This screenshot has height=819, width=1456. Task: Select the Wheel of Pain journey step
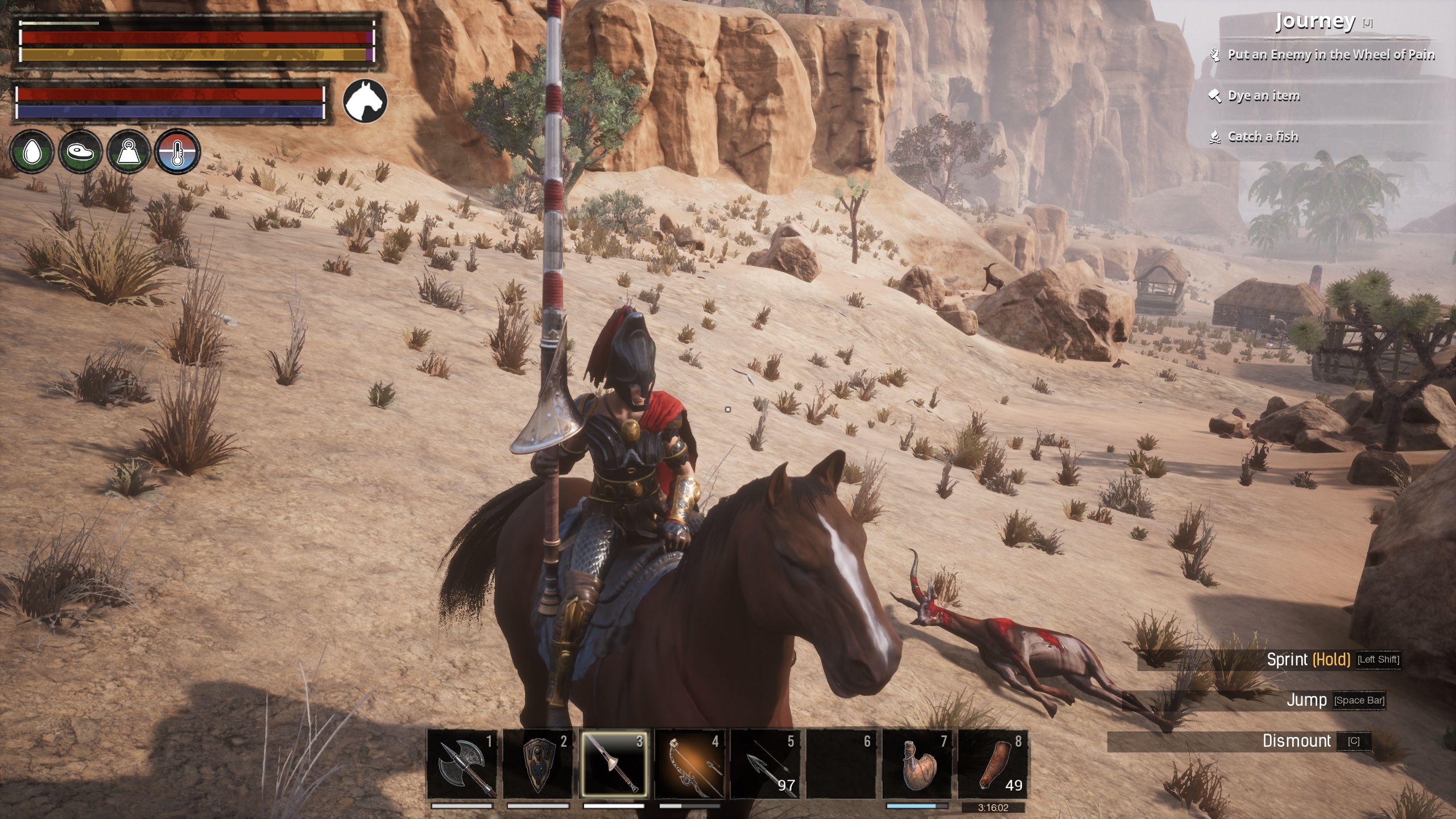coord(1330,55)
